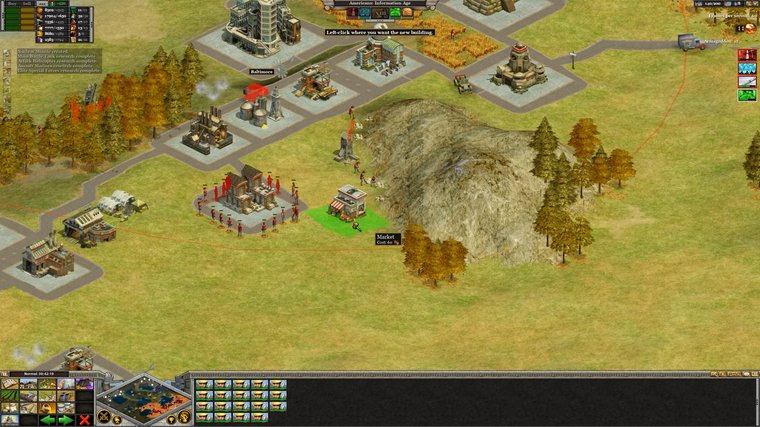Screen dimensions: 760x427
Task: Click on the diamond-shaped minimap
Action: 143,399
